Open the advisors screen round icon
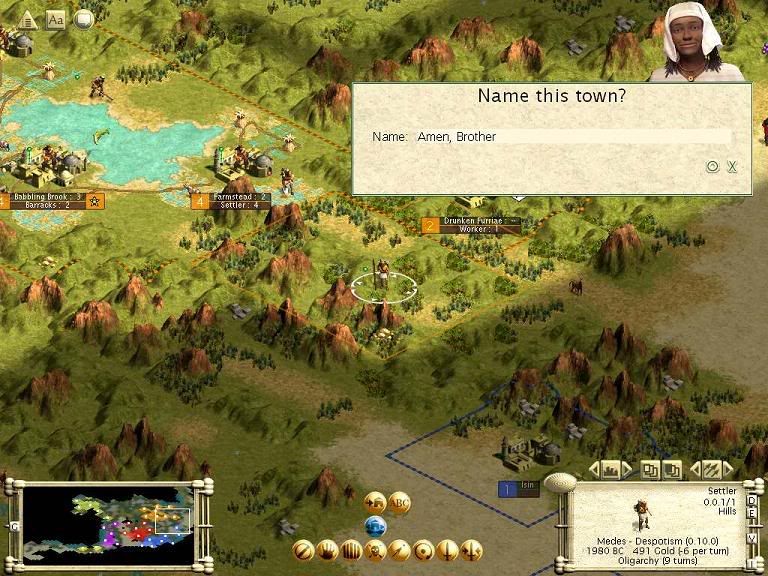The height and width of the screenshot is (576, 768). point(84,19)
